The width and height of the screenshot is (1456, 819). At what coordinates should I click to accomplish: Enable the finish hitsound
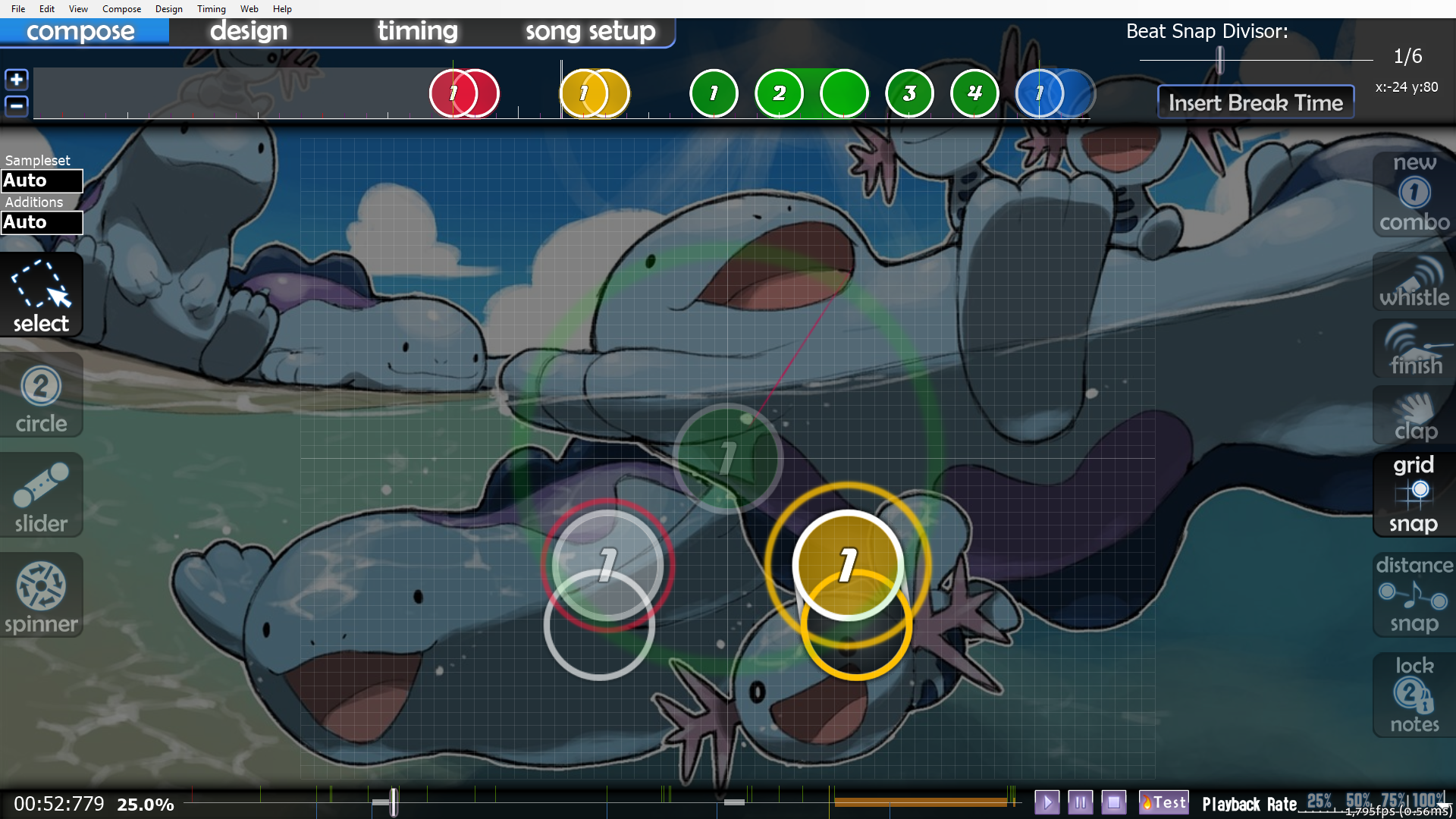pos(1414,350)
